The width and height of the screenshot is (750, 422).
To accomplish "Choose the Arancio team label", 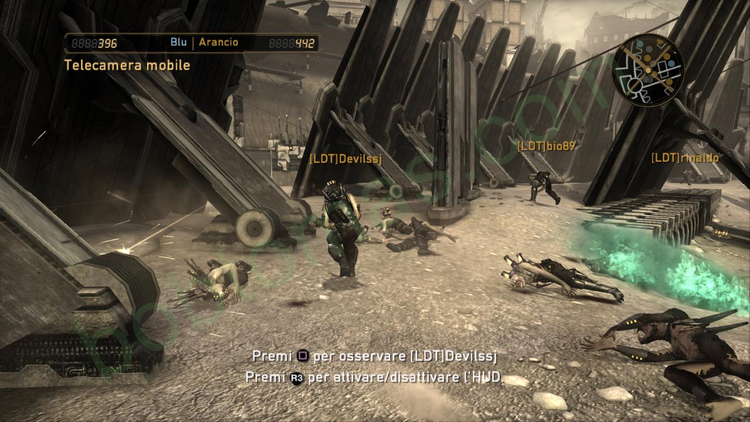I will 218,43.
